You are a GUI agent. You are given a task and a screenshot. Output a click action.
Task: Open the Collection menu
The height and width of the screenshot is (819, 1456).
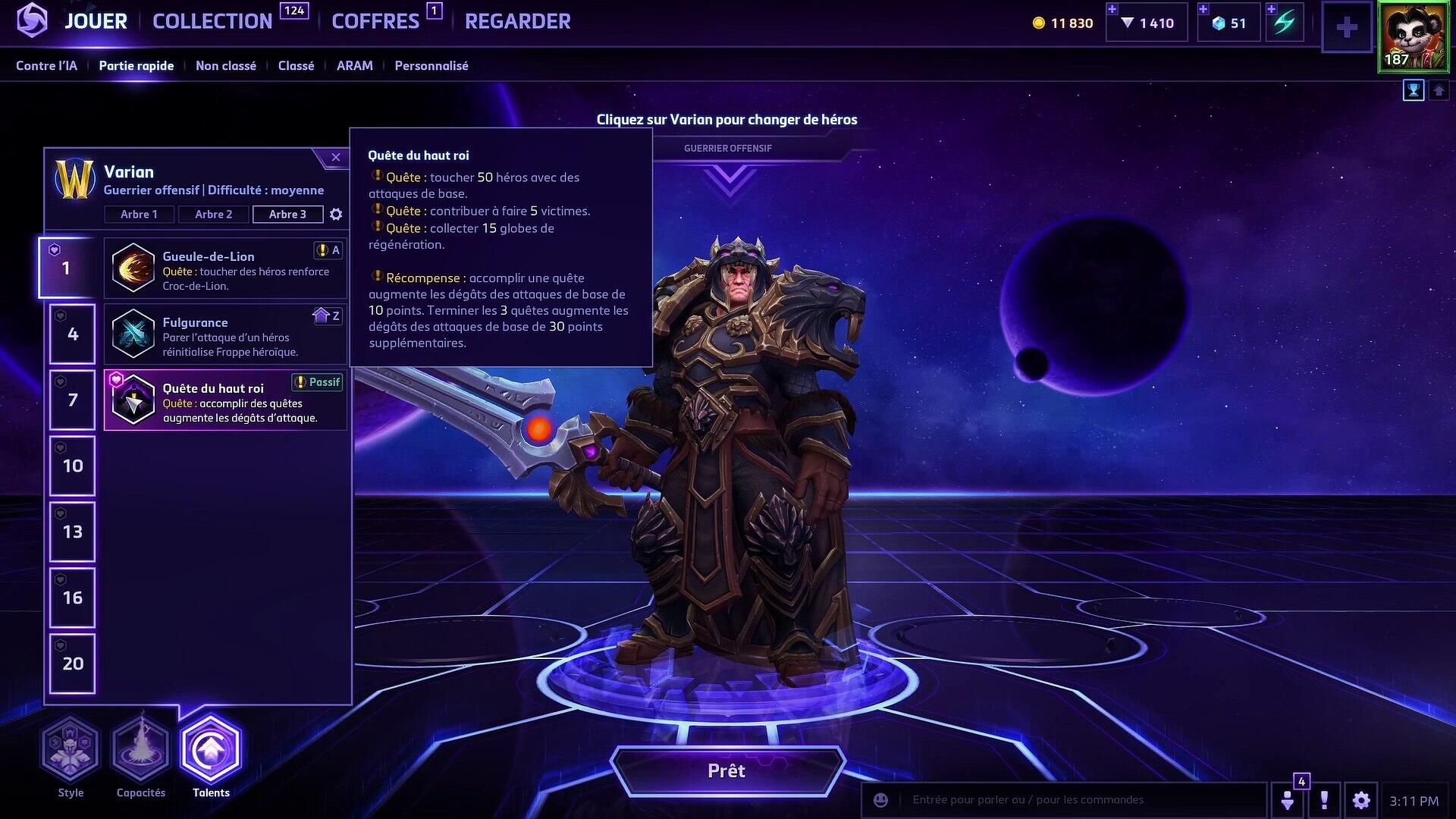point(212,21)
